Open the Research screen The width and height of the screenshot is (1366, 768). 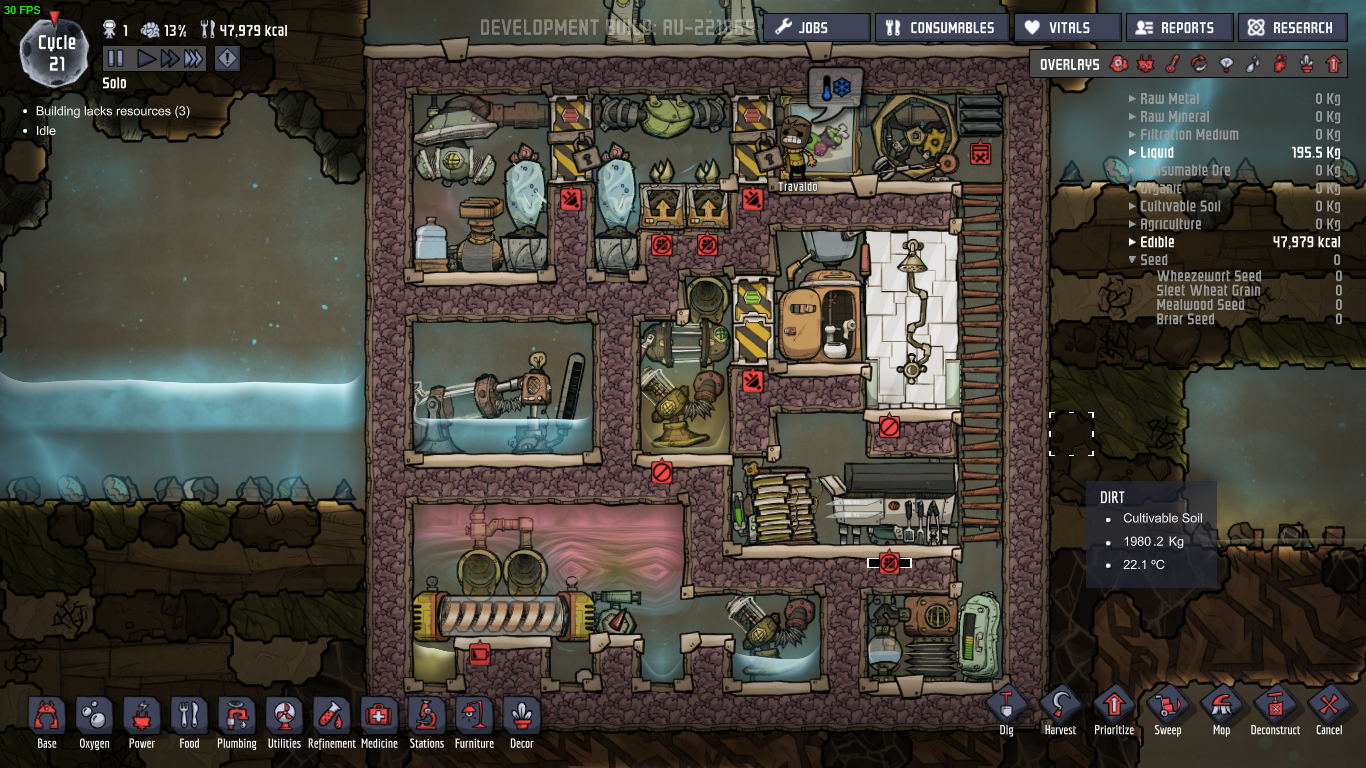coord(1290,28)
